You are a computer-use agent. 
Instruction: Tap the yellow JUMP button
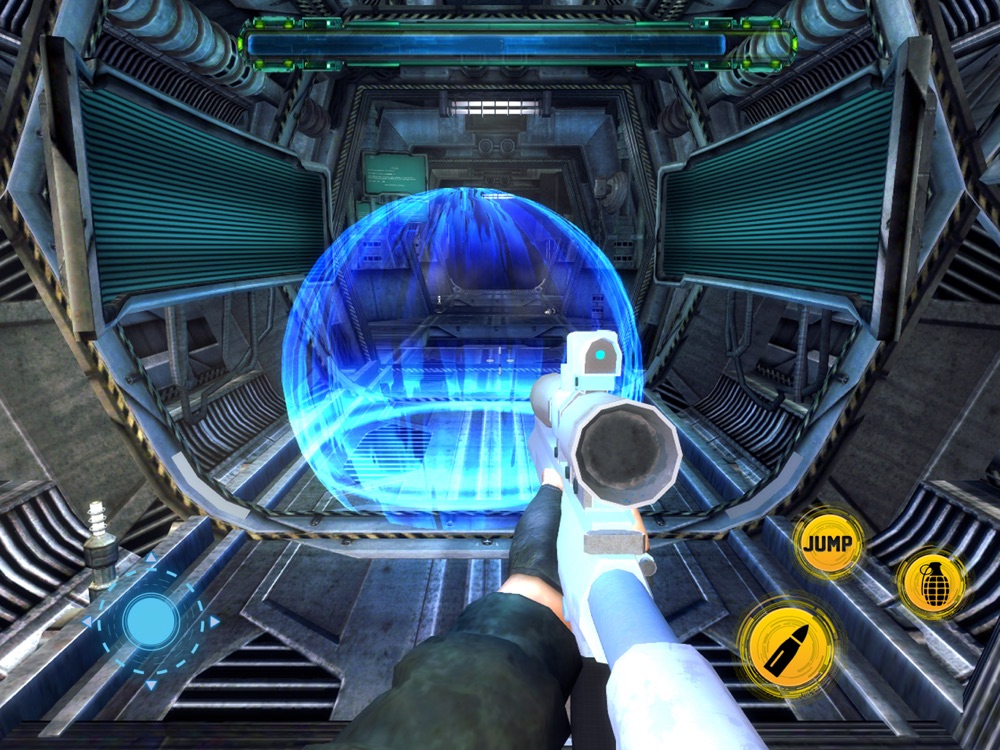(828, 544)
